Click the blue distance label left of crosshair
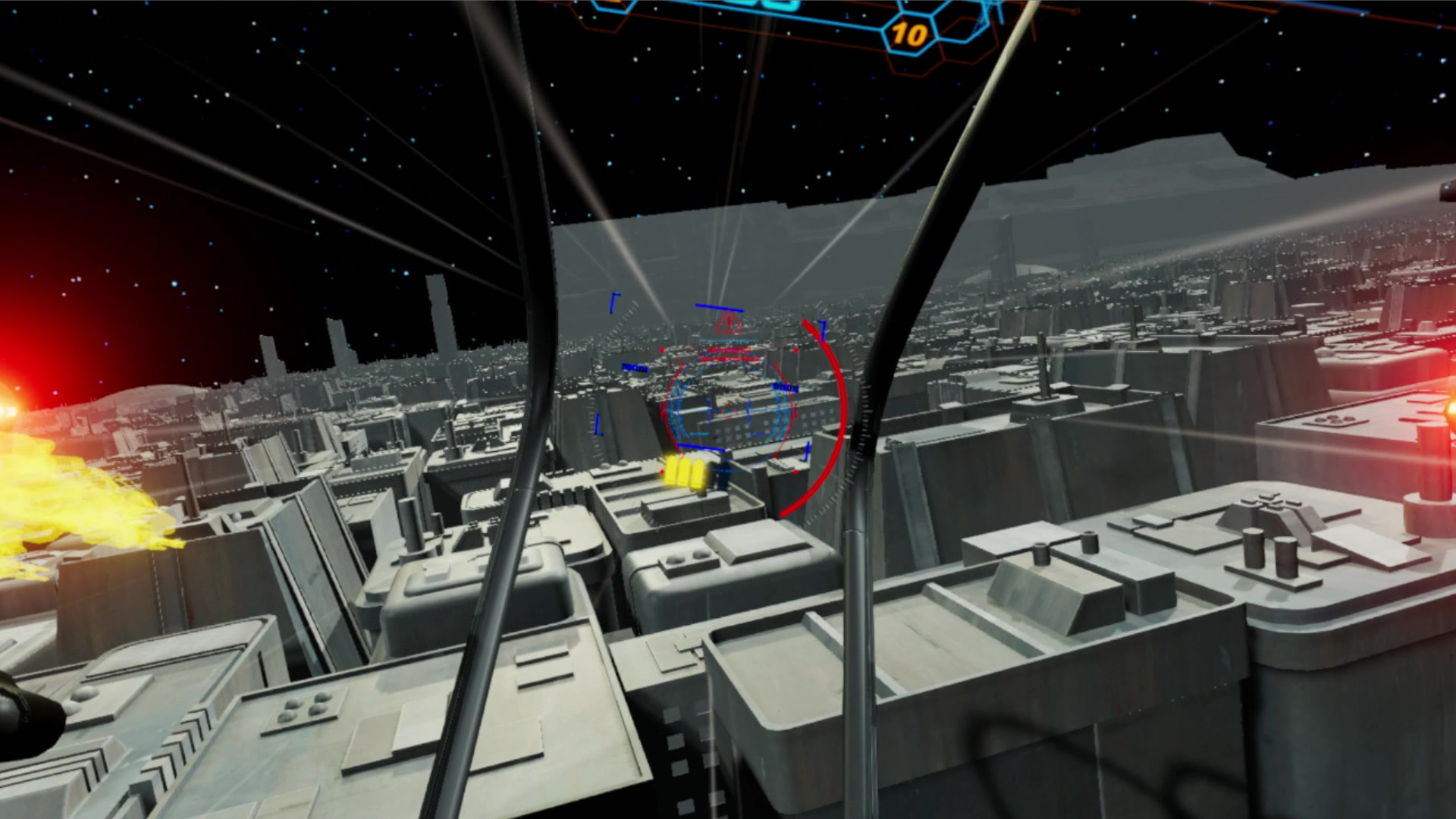Viewport: 1456px width, 819px height. [x=634, y=368]
